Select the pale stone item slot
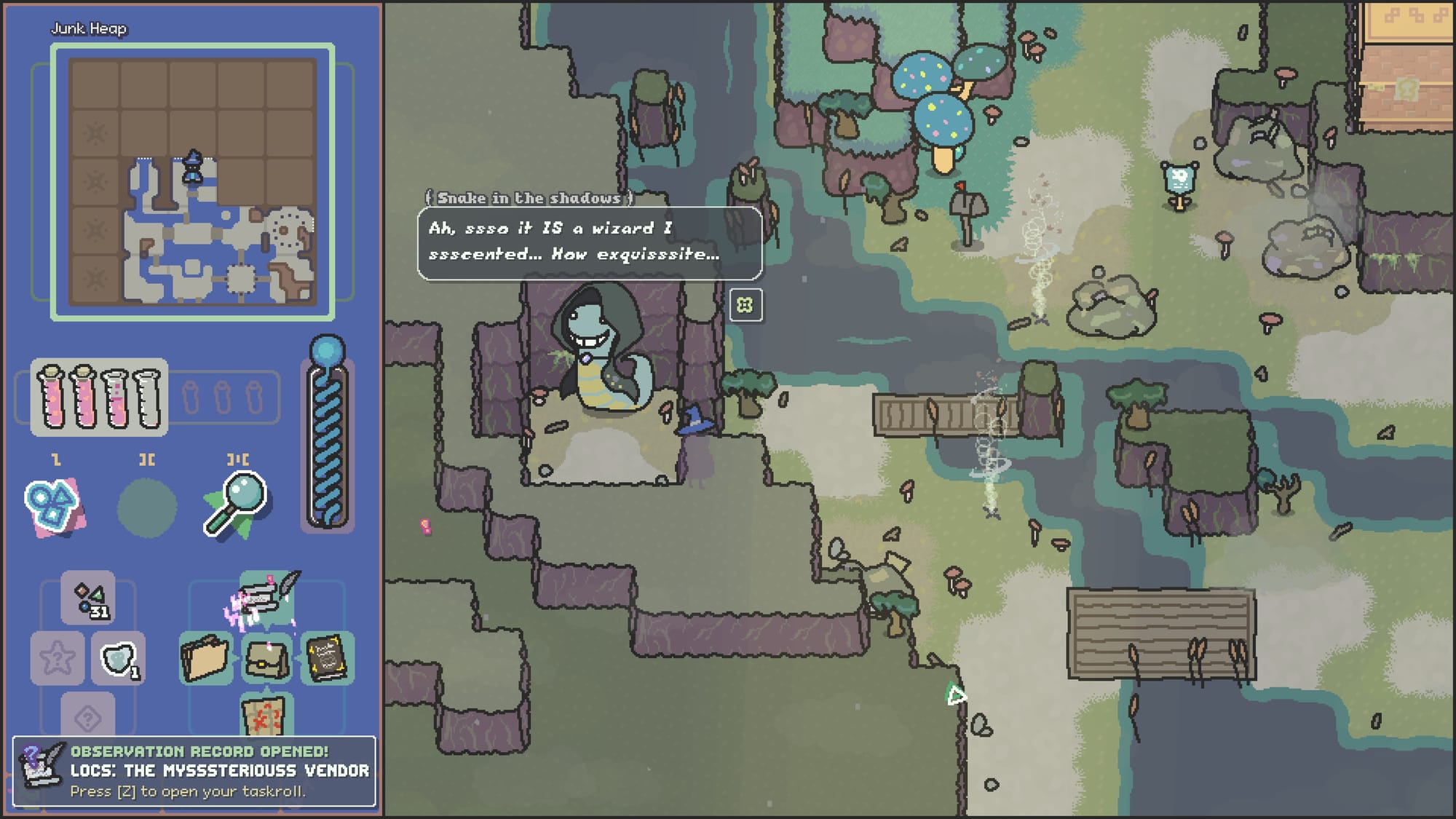 click(118, 659)
